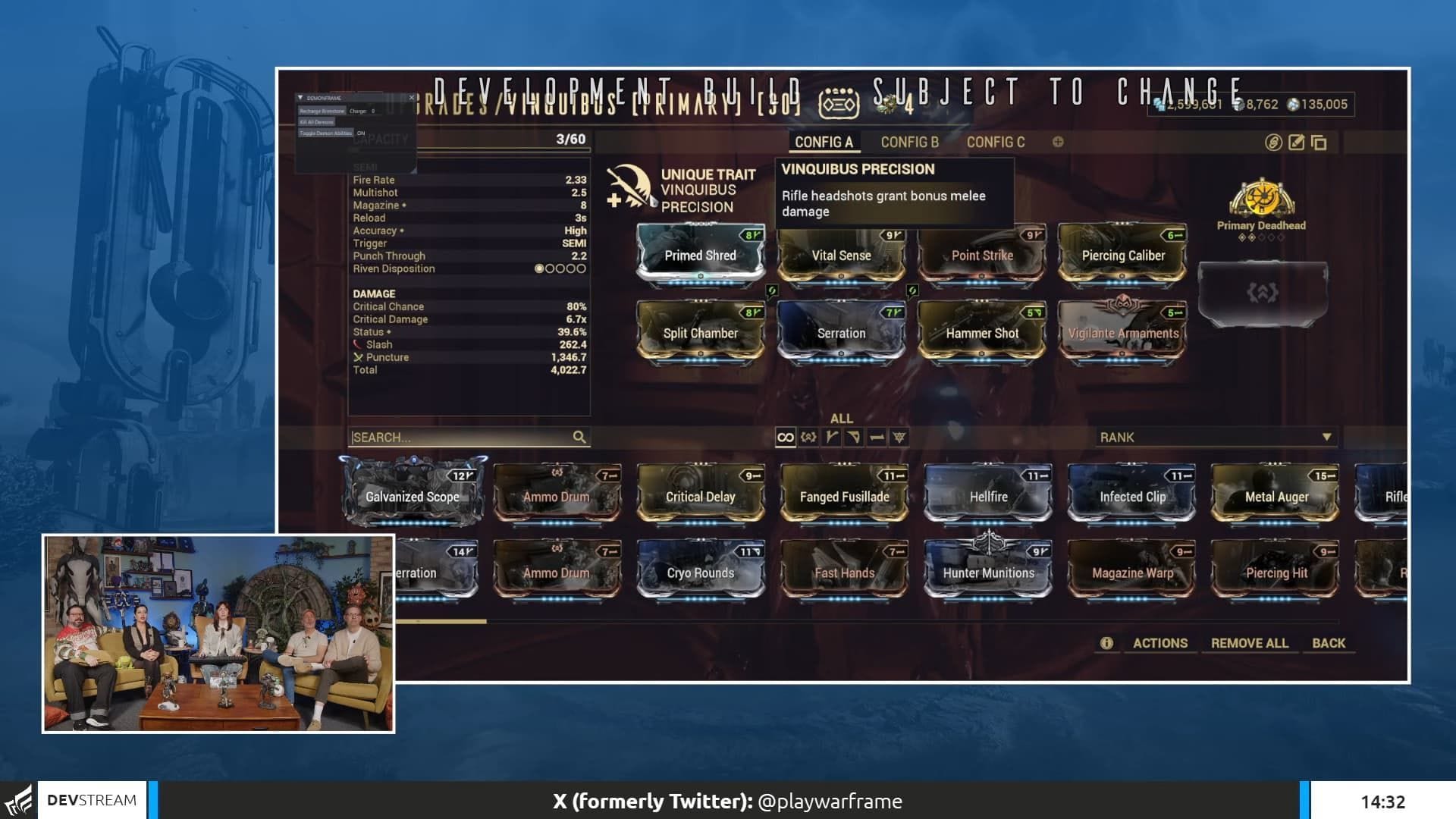This screenshot has height=819, width=1456.
Task: Open the link loadout icon near Config C
Action: (x=1273, y=143)
